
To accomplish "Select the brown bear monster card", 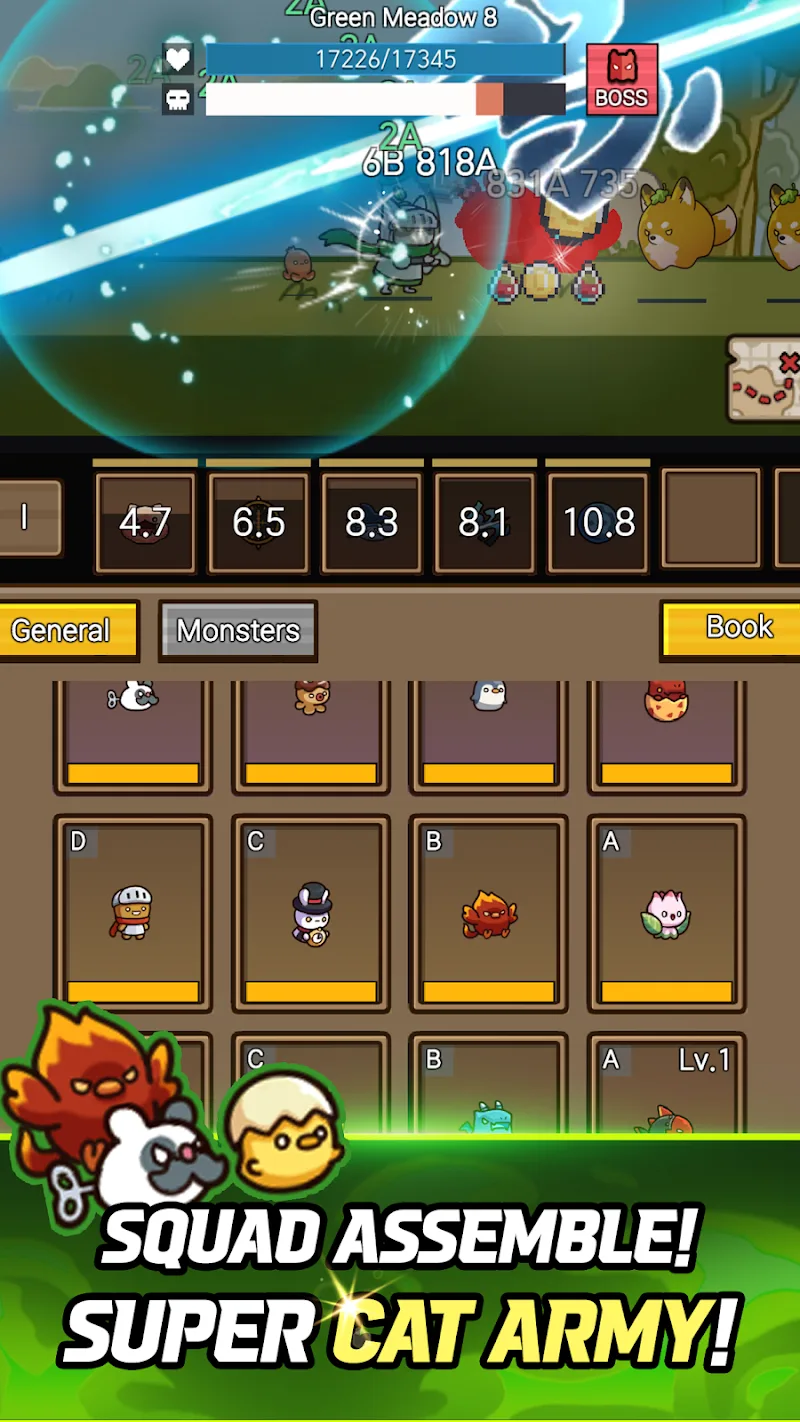I will (310, 732).
